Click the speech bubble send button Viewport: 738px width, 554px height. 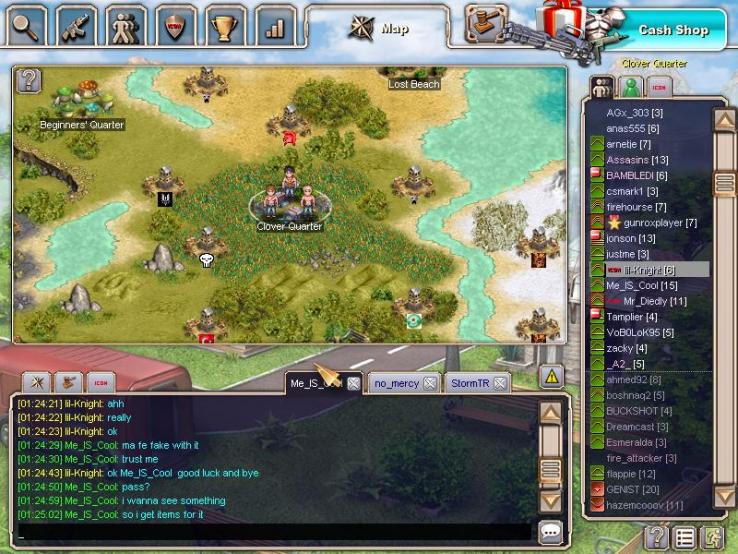point(550,531)
